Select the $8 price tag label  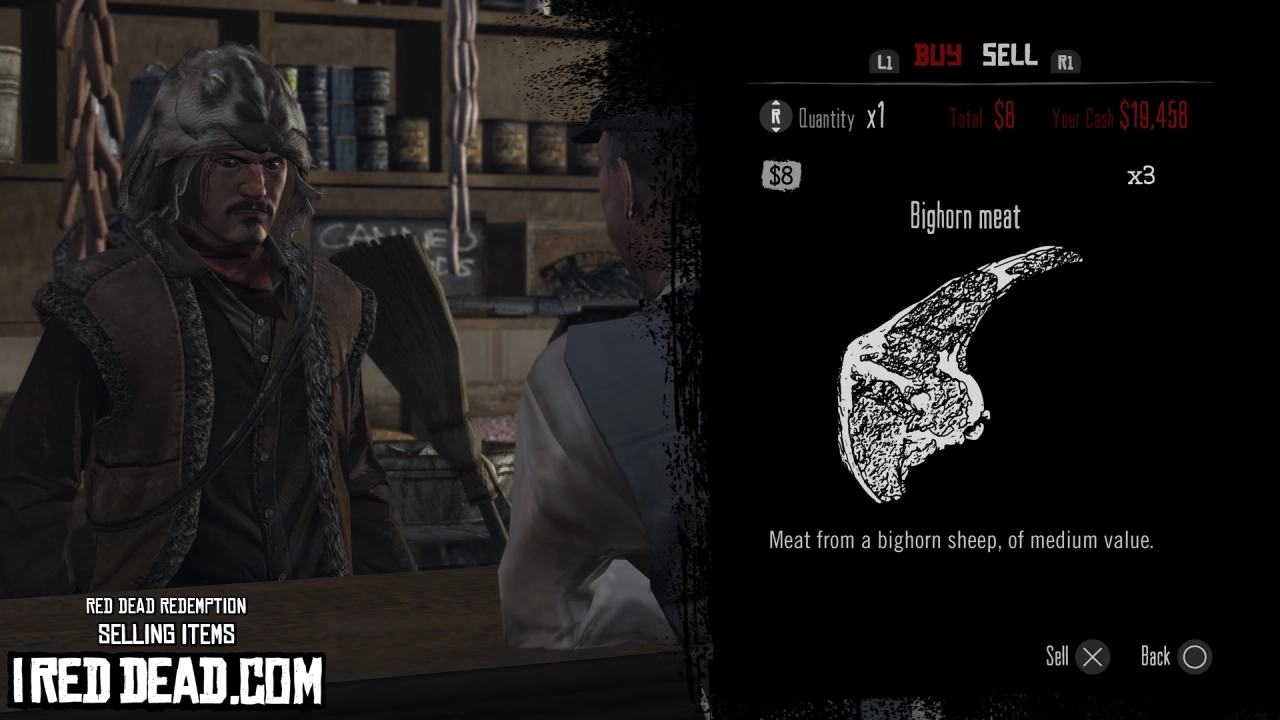(x=781, y=176)
